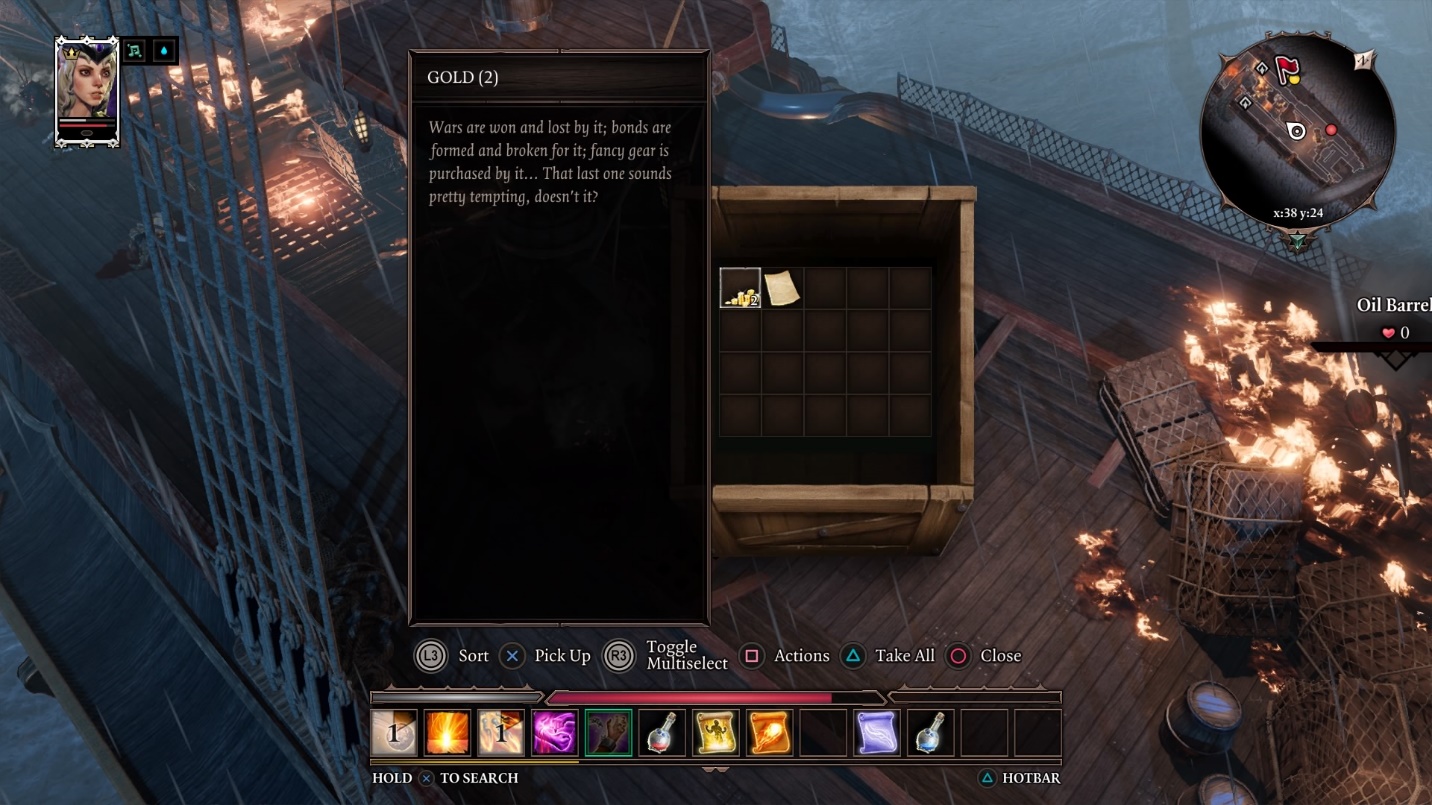
Task: Select the parchment scroll in the crate
Action: (782, 288)
